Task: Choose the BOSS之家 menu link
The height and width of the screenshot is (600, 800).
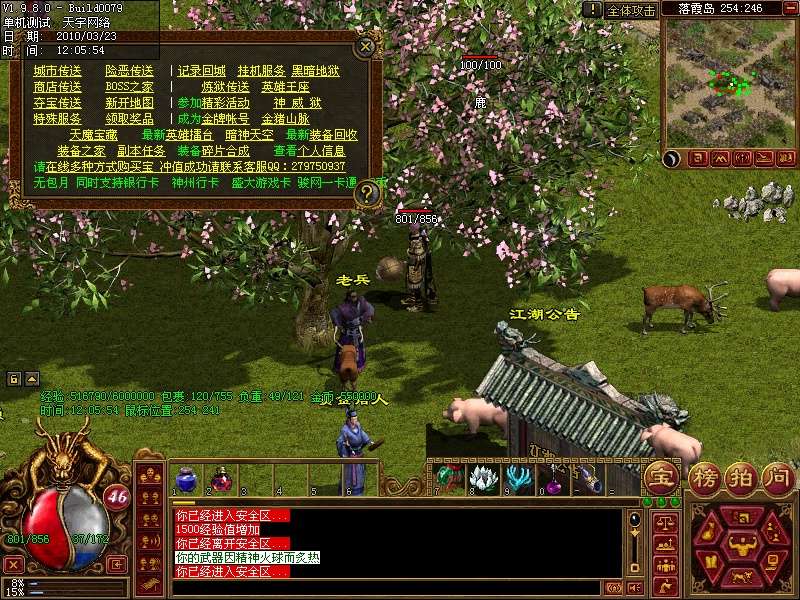Action: click(x=129, y=87)
